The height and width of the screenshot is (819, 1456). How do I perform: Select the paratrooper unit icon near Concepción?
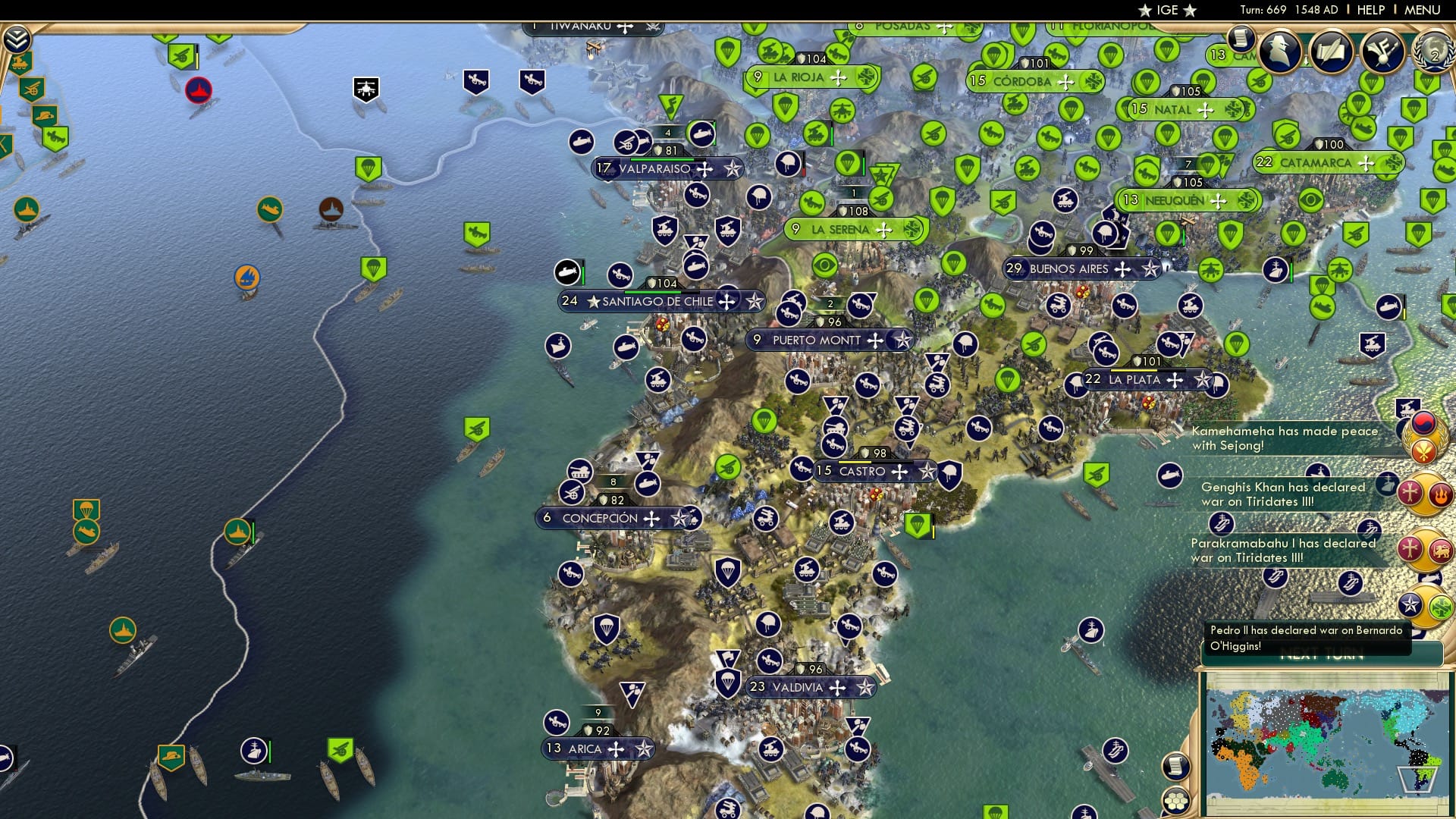[606, 630]
